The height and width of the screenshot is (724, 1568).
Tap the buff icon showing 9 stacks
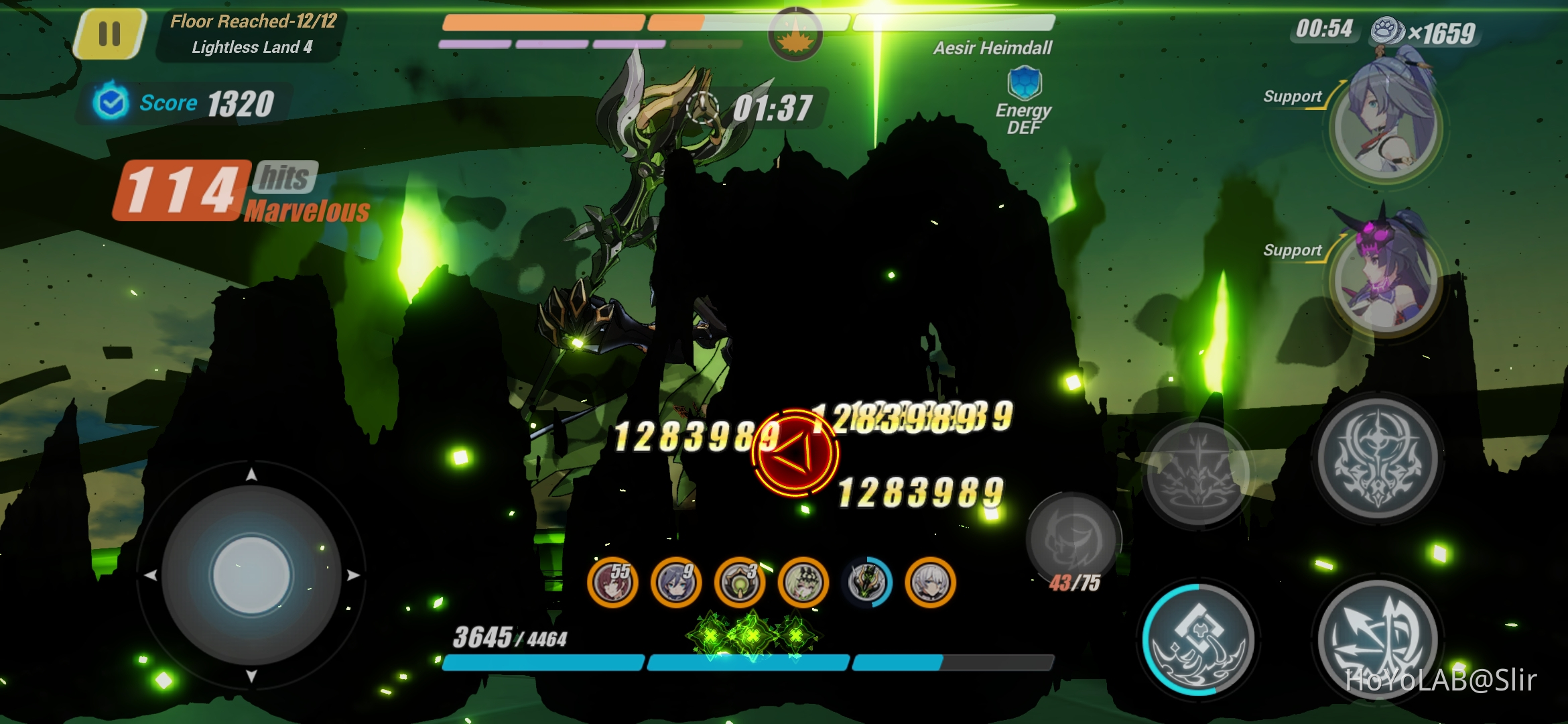(675, 583)
